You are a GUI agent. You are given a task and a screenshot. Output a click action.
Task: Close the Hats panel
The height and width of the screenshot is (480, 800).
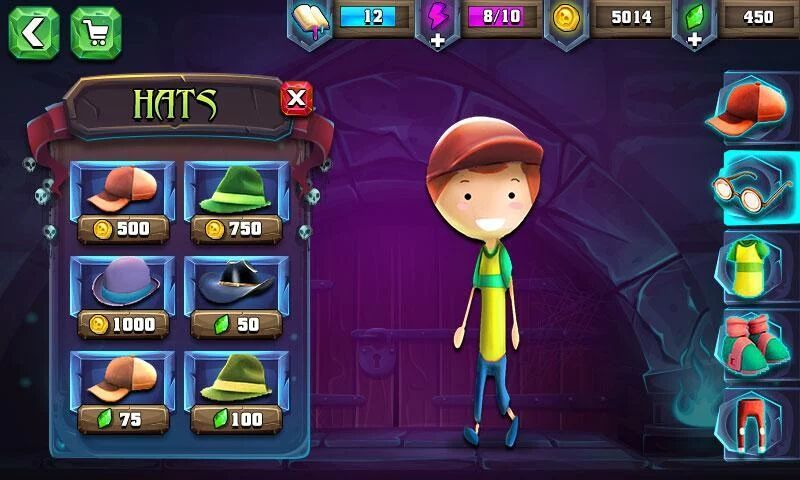pyautogui.click(x=296, y=98)
